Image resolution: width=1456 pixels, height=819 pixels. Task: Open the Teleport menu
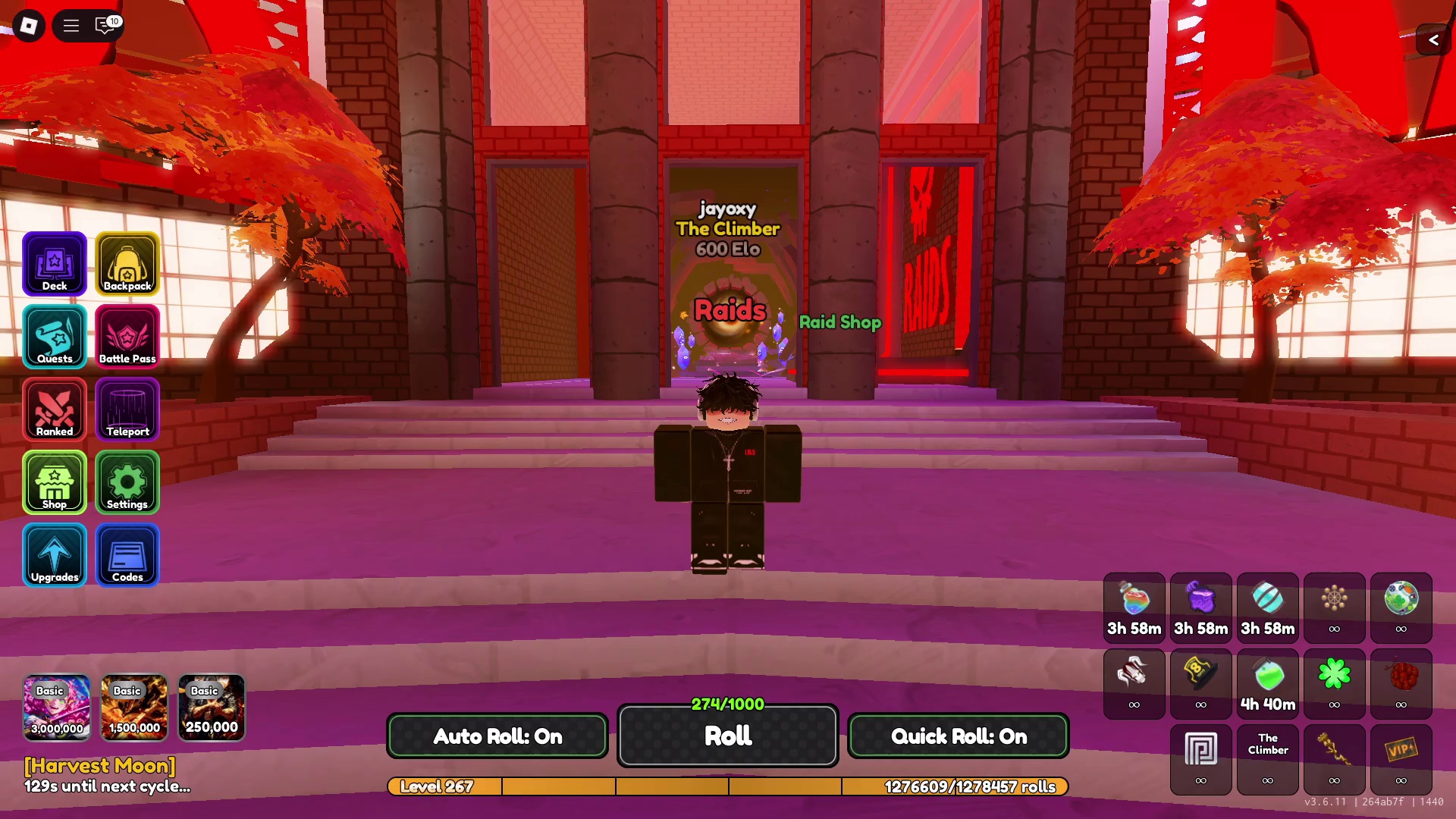[127, 409]
